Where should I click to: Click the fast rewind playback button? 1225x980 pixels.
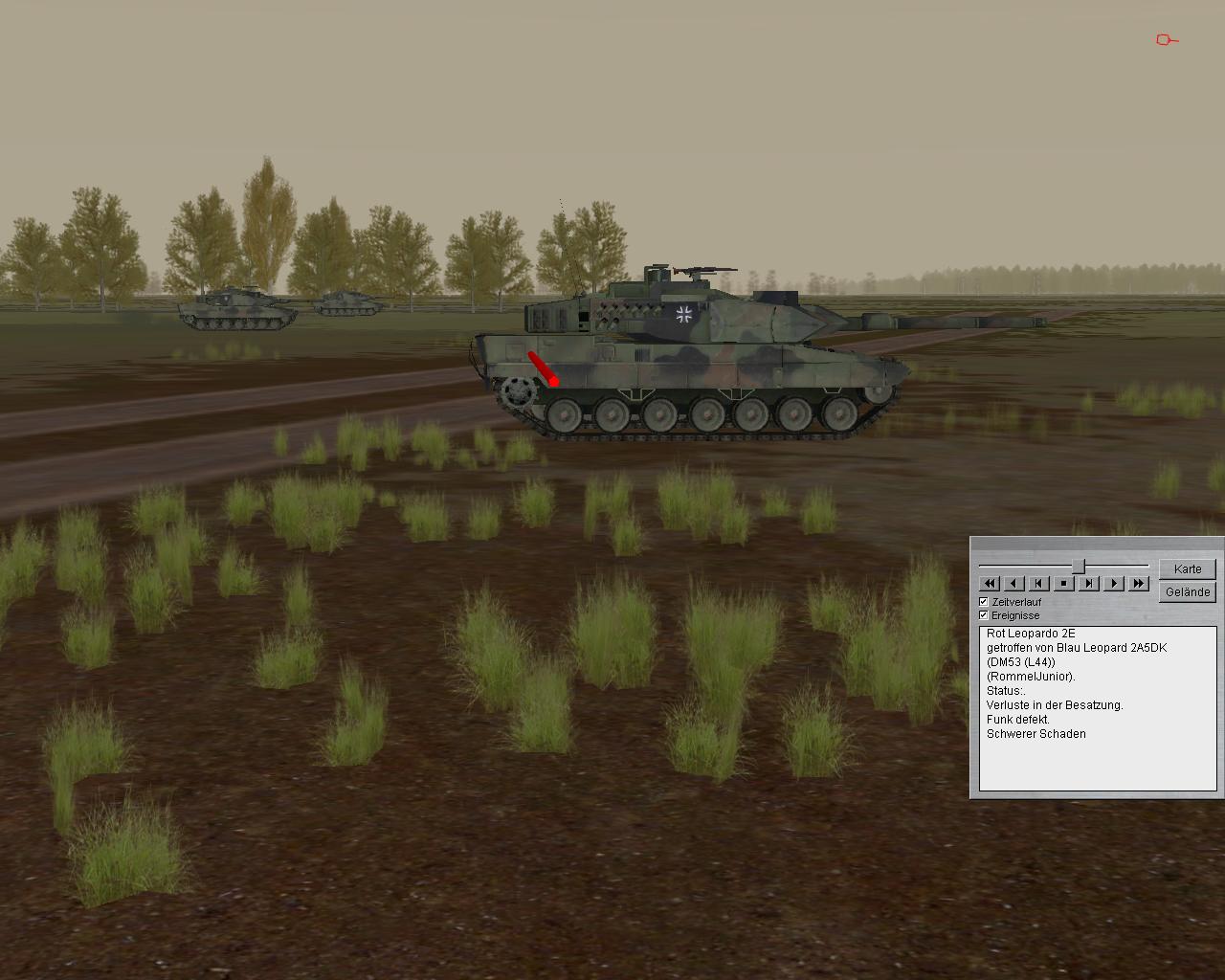[990, 583]
